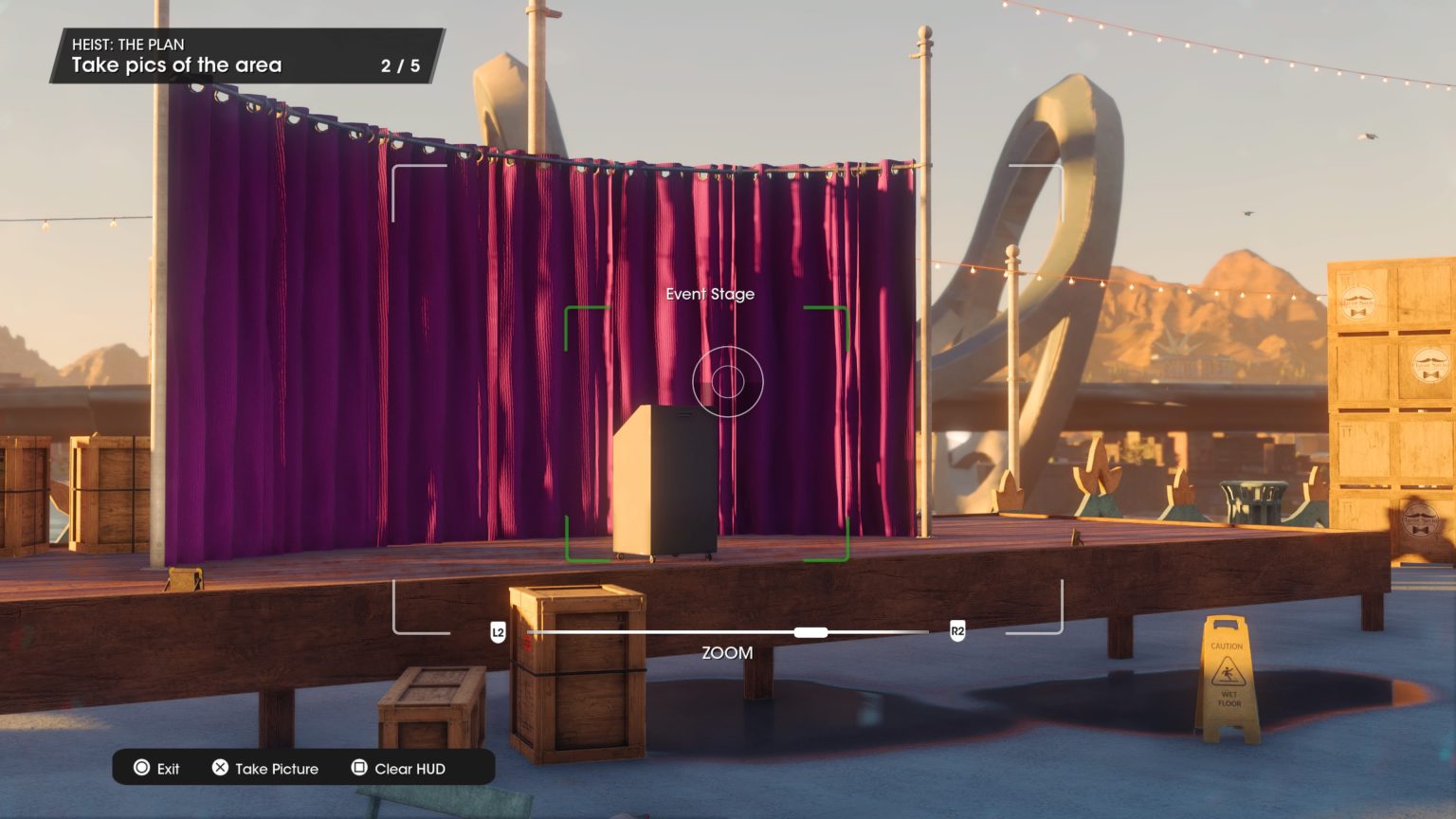1456x819 pixels.
Task: Click the Square button icon beside Clear HUD
Action: click(360, 768)
